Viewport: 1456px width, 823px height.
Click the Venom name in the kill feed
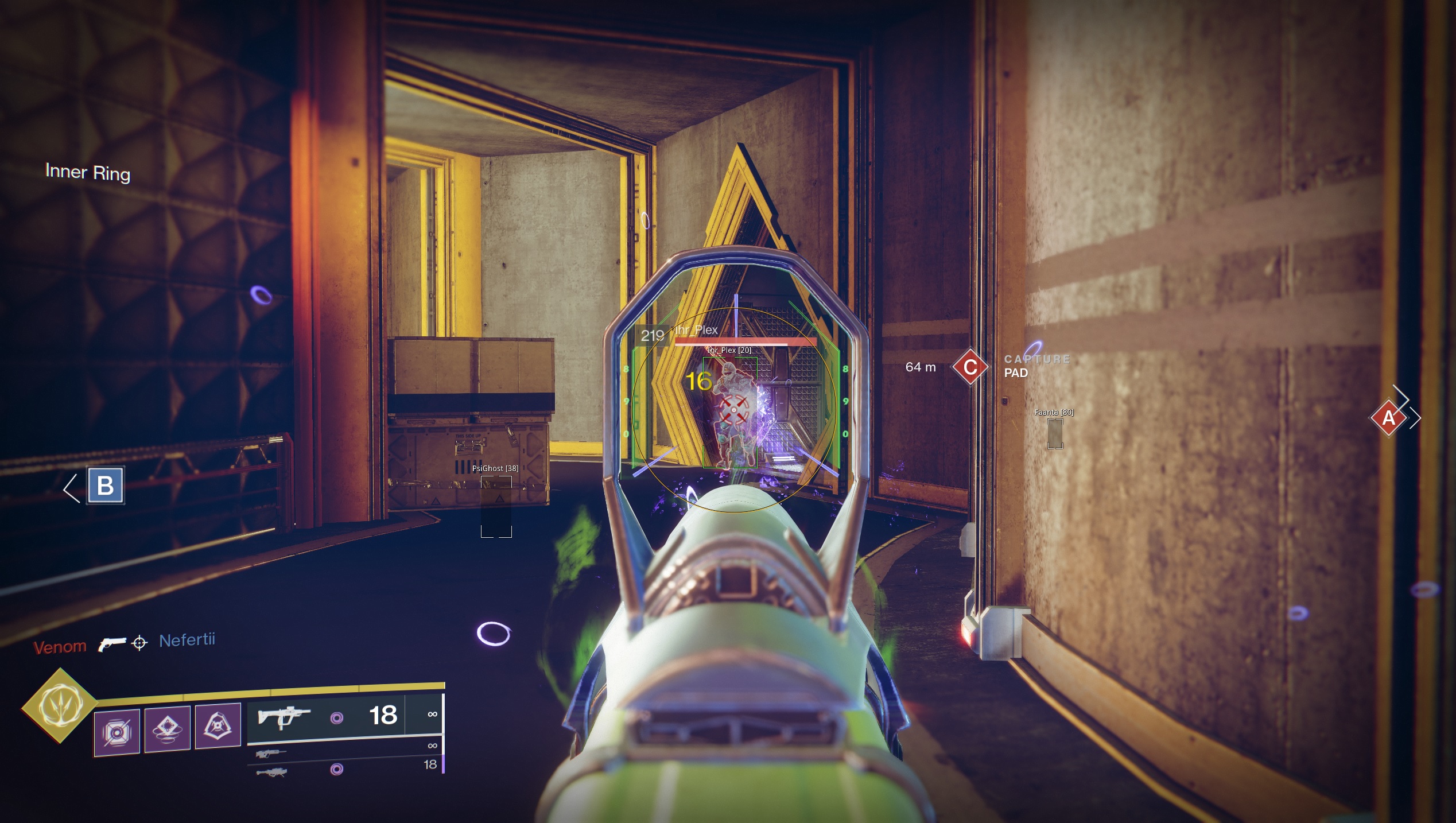pyautogui.click(x=60, y=646)
